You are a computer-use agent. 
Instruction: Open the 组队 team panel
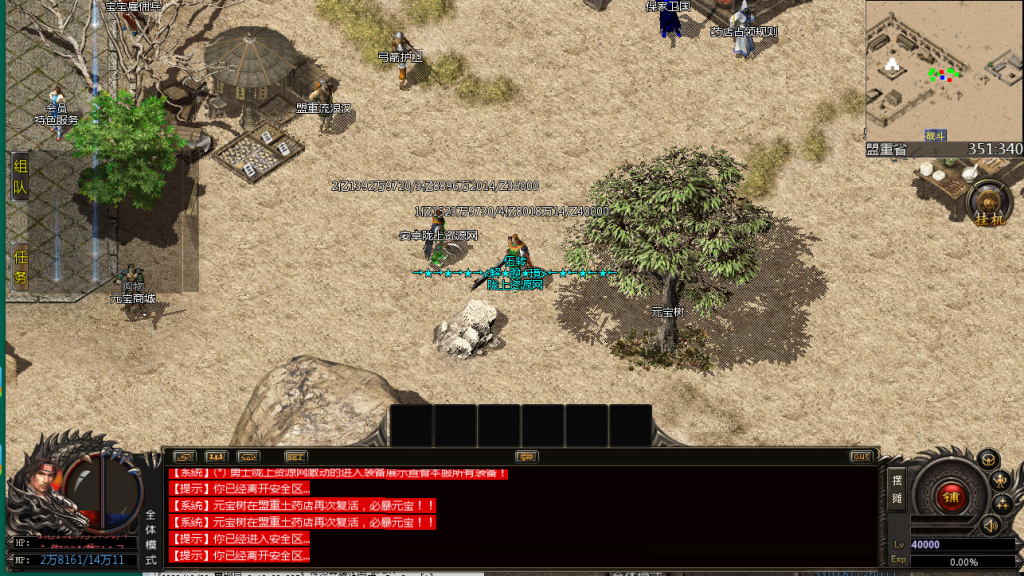pos(20,177)
